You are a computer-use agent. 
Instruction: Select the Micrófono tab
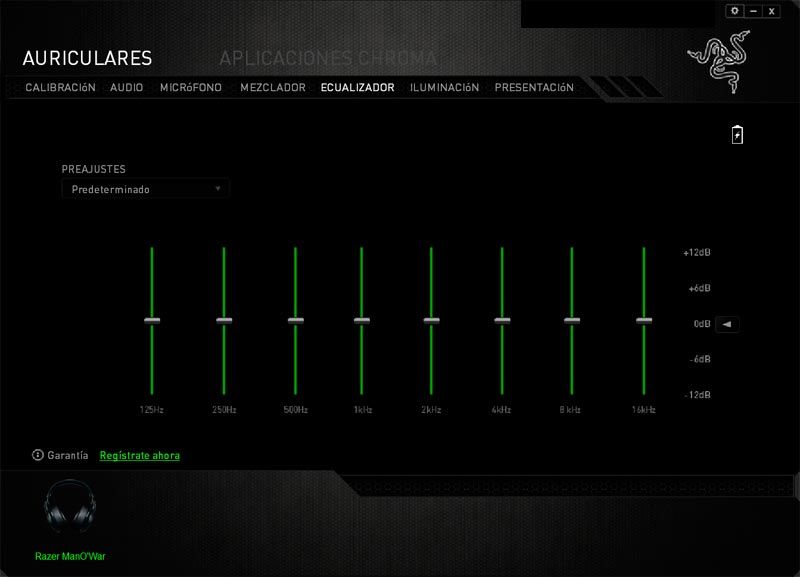tap(192, 87)
